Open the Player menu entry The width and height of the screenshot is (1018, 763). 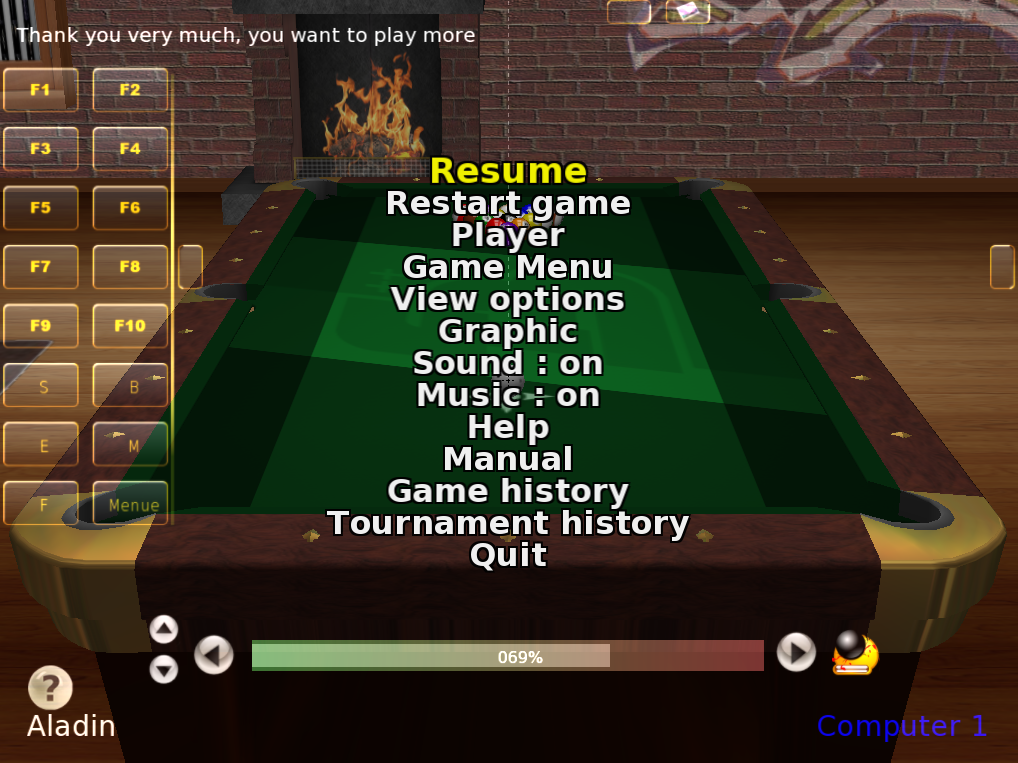[508, 235]
